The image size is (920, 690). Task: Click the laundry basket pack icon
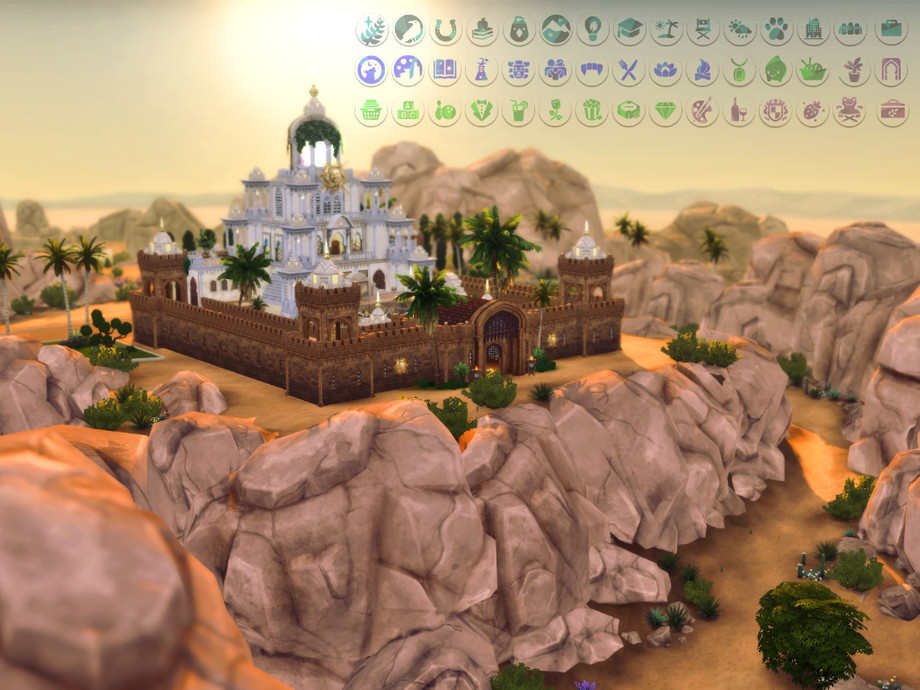371,110
